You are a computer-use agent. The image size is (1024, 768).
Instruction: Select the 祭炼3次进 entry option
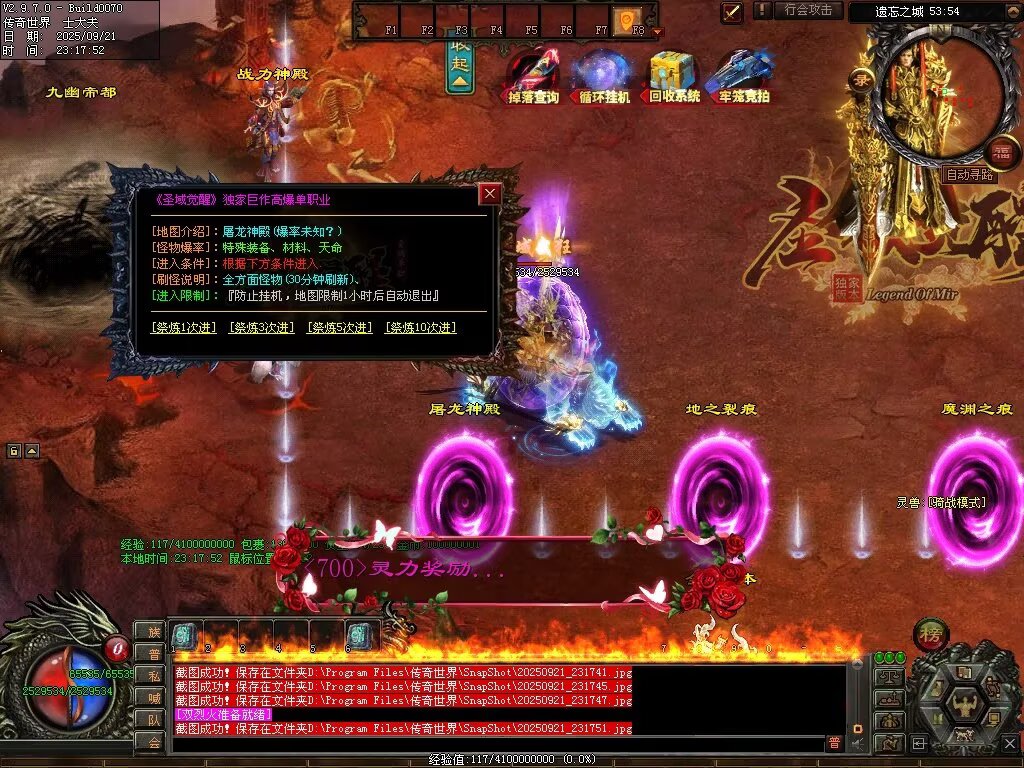pos(261,327)
